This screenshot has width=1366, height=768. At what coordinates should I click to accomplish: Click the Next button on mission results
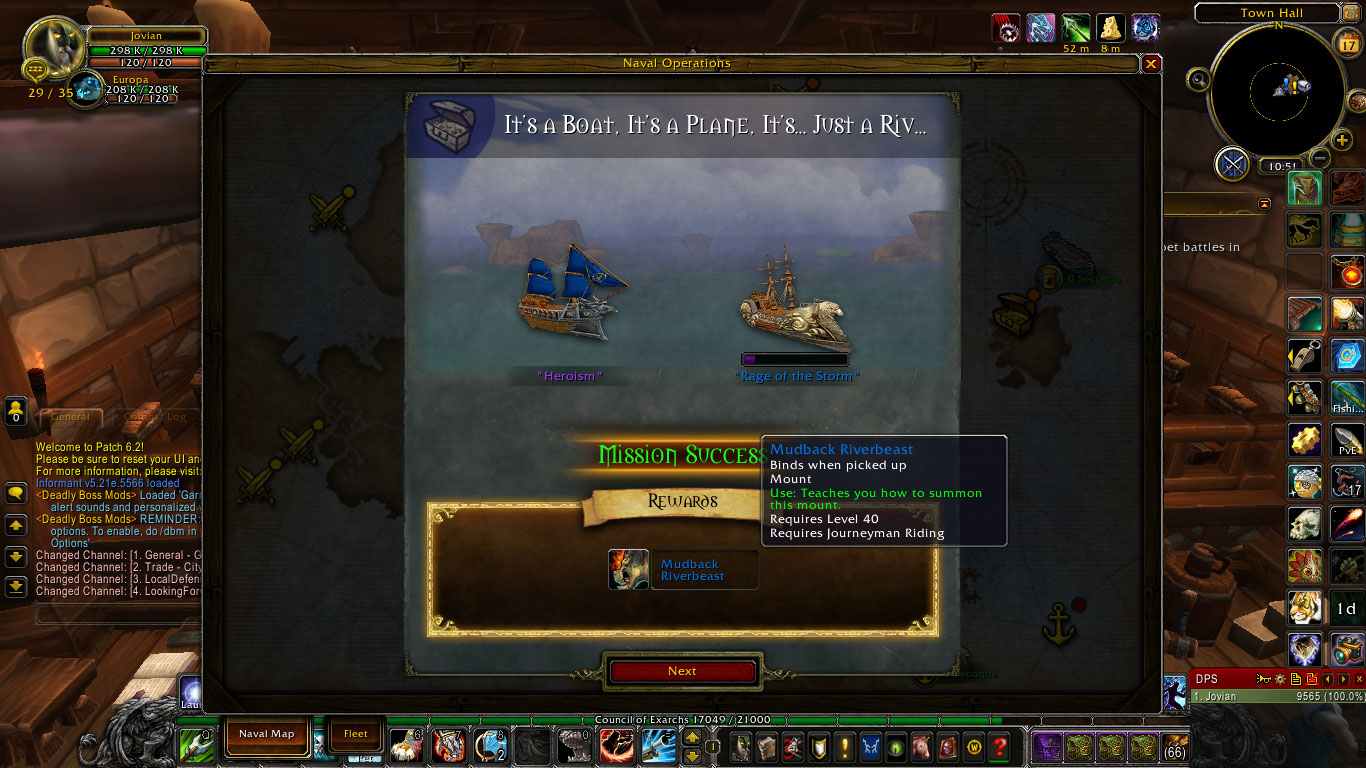click(x=682, y=672)
